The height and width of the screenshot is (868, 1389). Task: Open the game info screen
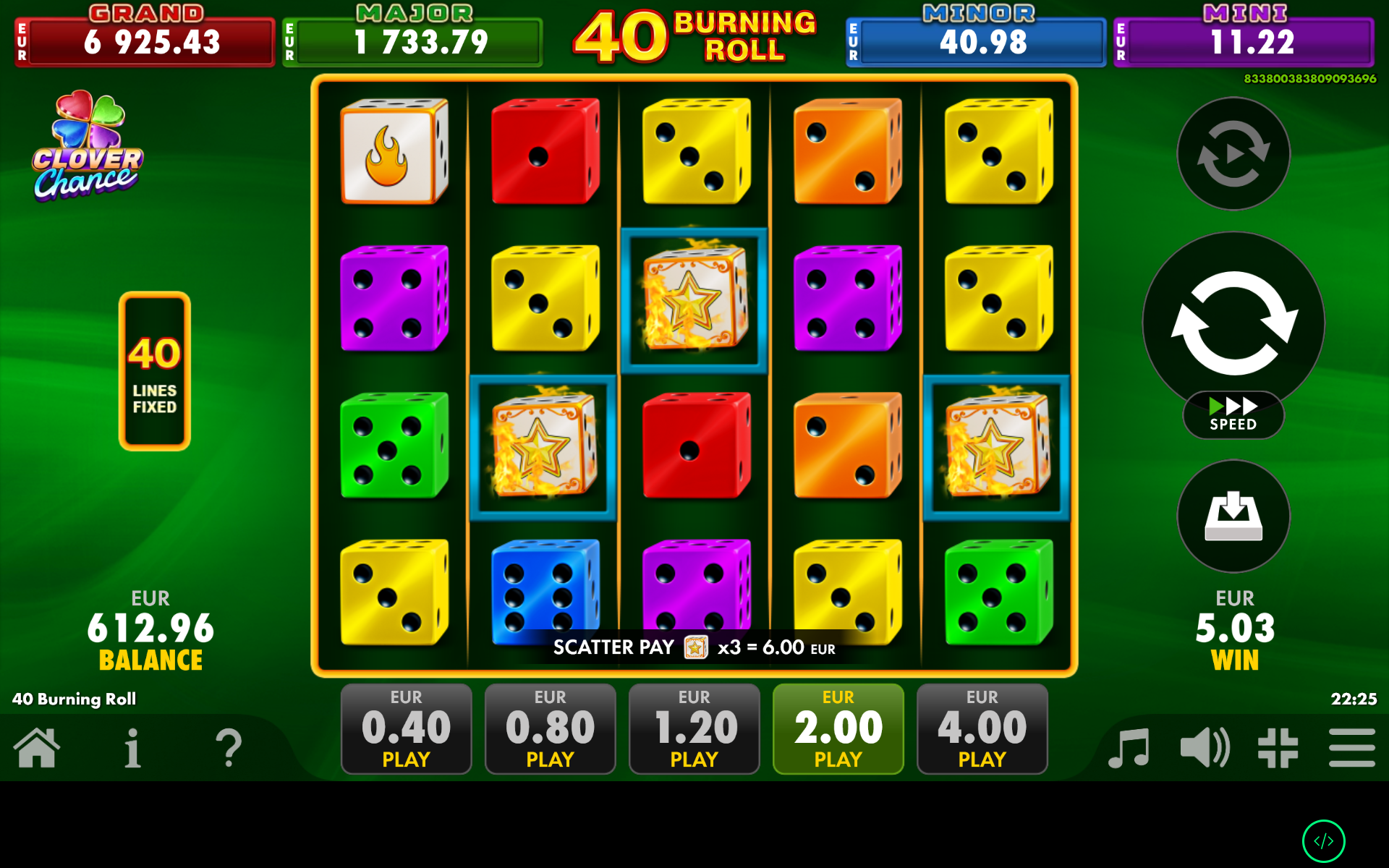pos(132,749)
